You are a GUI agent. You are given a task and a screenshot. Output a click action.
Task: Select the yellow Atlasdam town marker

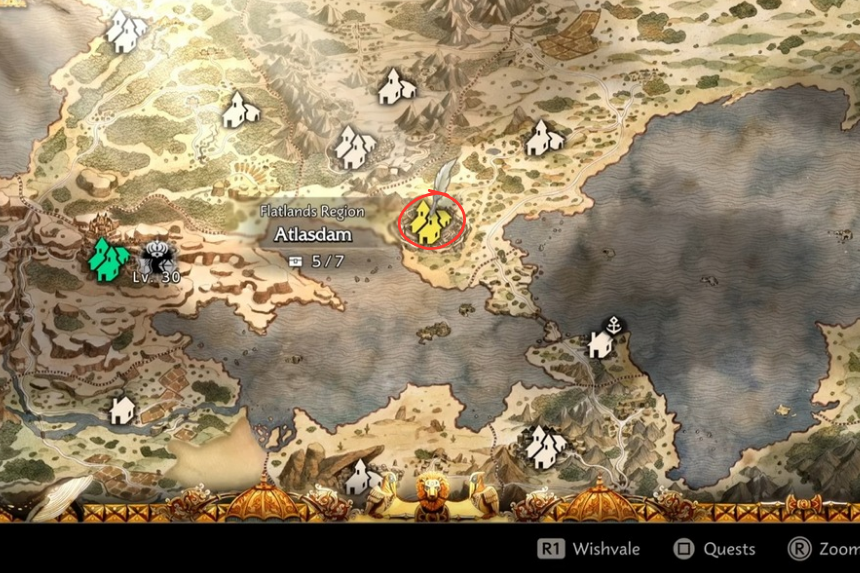[430, 221]
